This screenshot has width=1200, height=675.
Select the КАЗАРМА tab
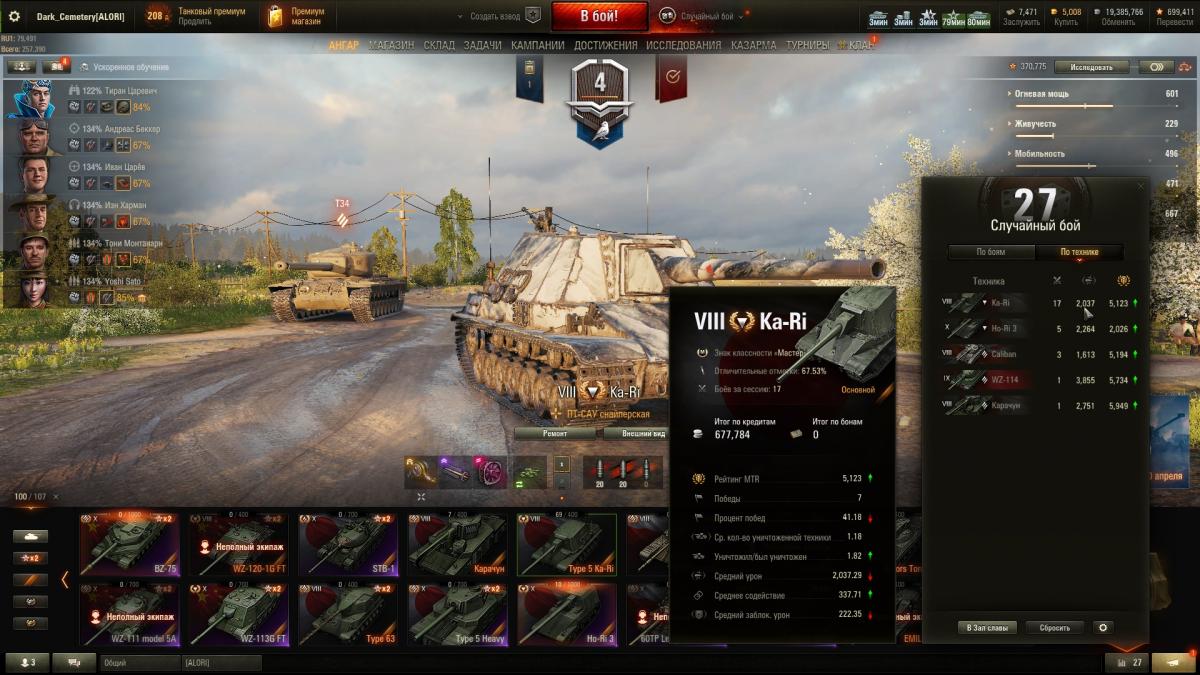(753, 45)
